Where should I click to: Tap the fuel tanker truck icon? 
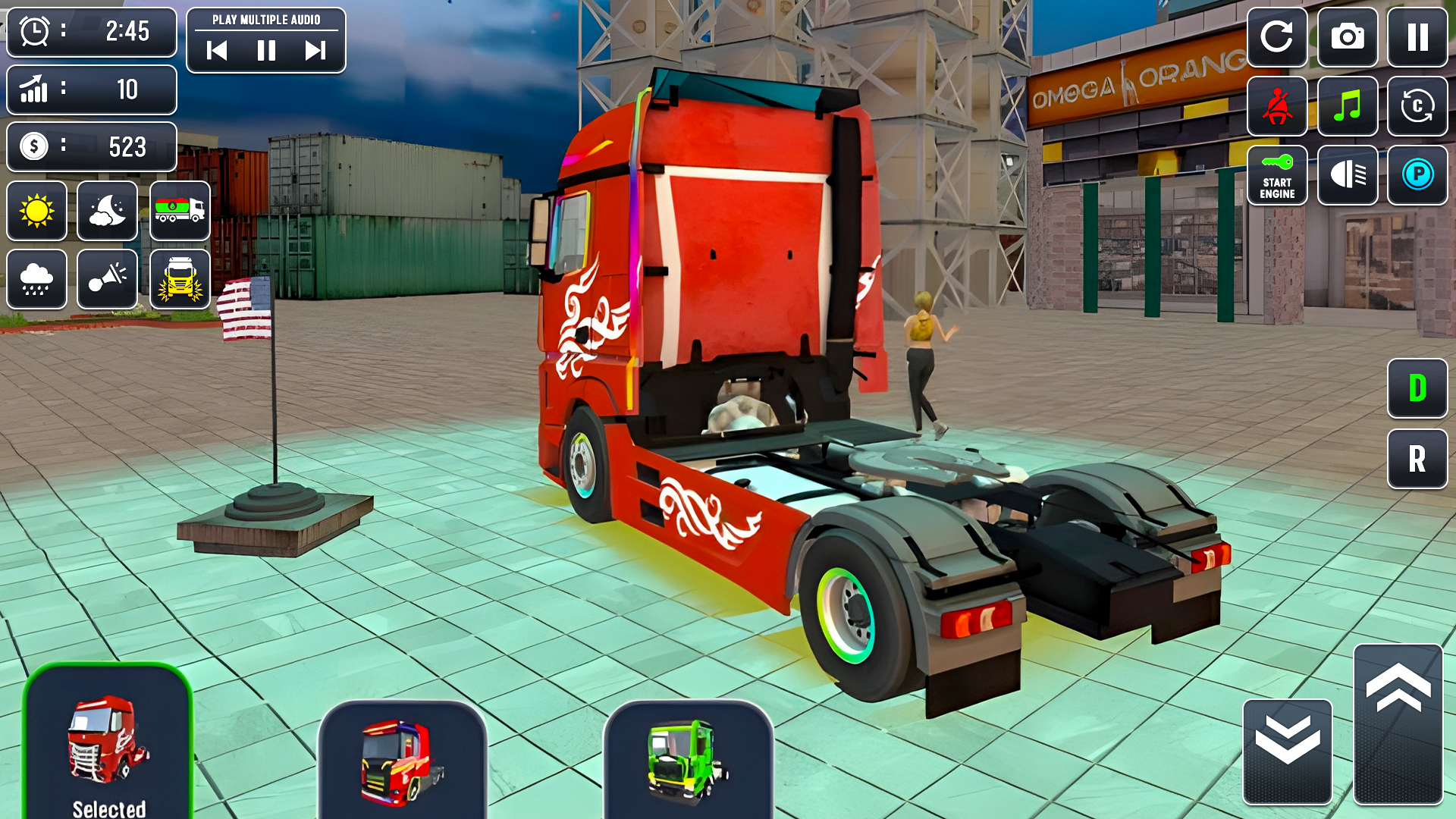pos(180,211)
